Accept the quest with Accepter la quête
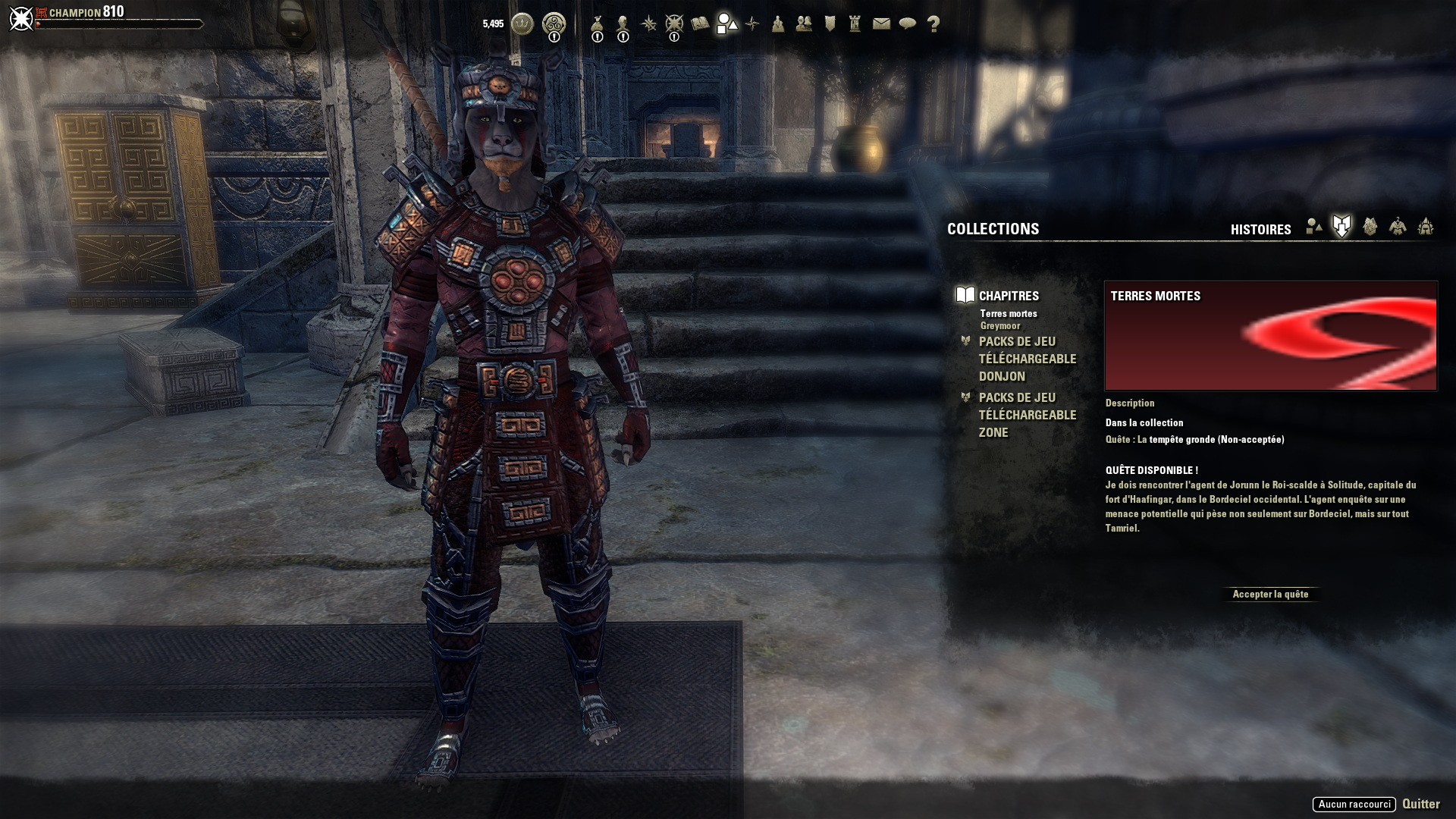Image resolution: width=1456 pixels, height=819 pixels. (1270, 595)
